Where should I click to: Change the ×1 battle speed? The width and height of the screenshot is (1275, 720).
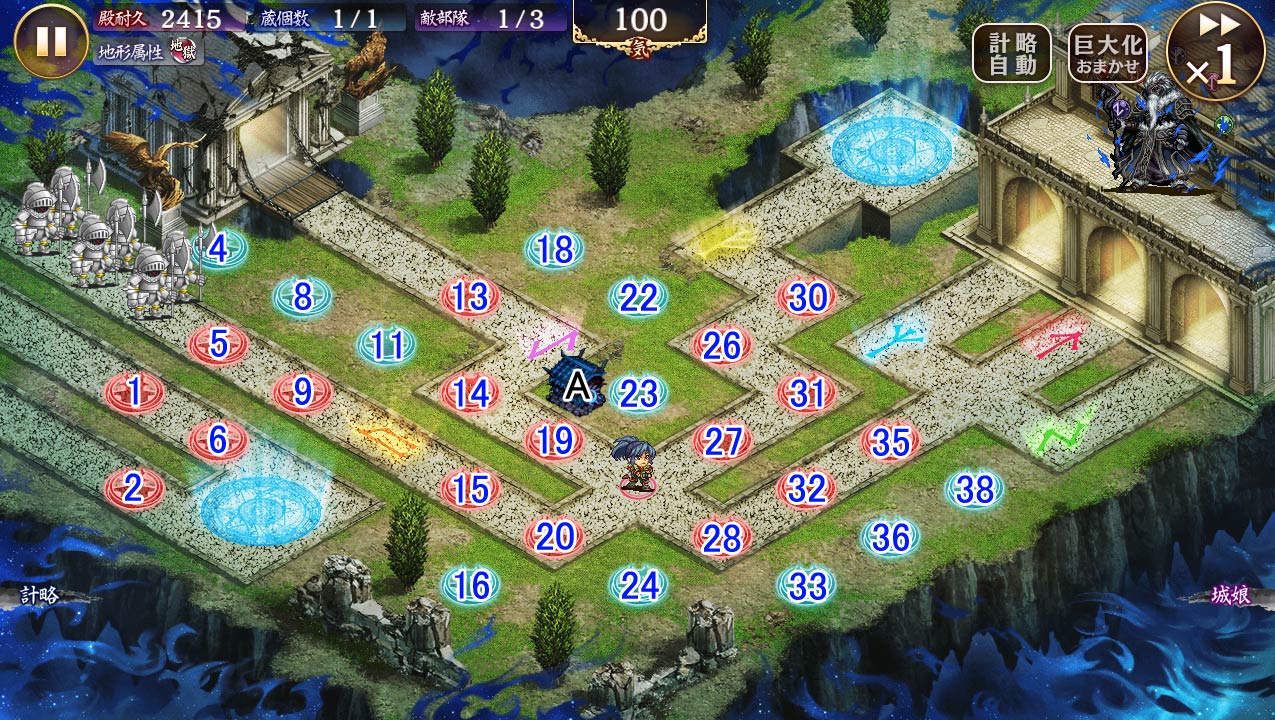coord(1216,51)
